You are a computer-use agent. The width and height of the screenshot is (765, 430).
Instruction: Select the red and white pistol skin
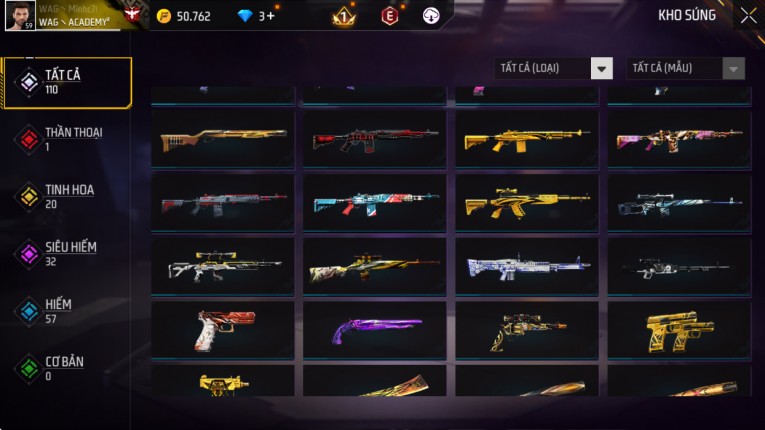coord(223,329)
